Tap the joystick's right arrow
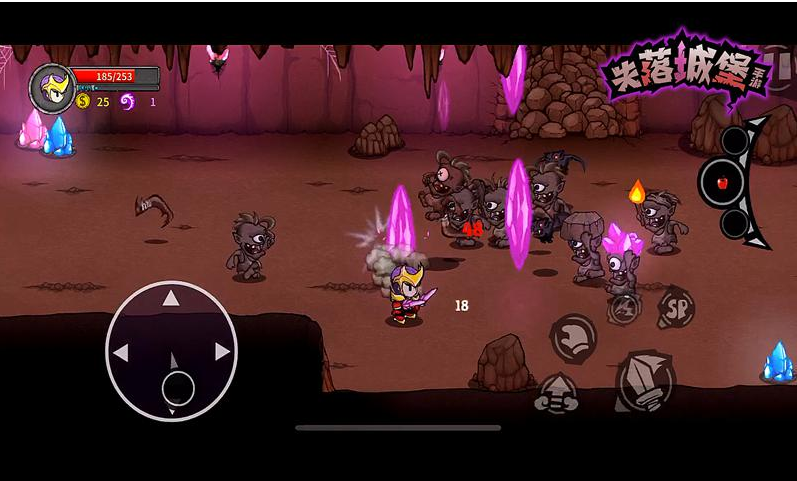 (x=222, y=352)
